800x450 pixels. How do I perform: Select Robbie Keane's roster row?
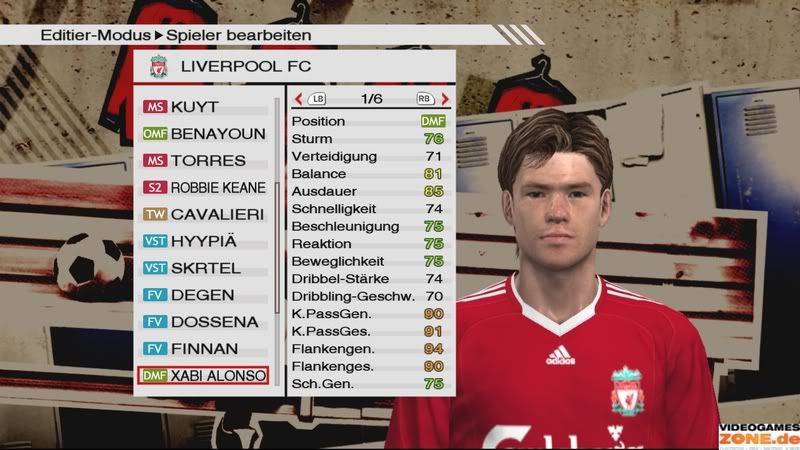click(205, 187)
